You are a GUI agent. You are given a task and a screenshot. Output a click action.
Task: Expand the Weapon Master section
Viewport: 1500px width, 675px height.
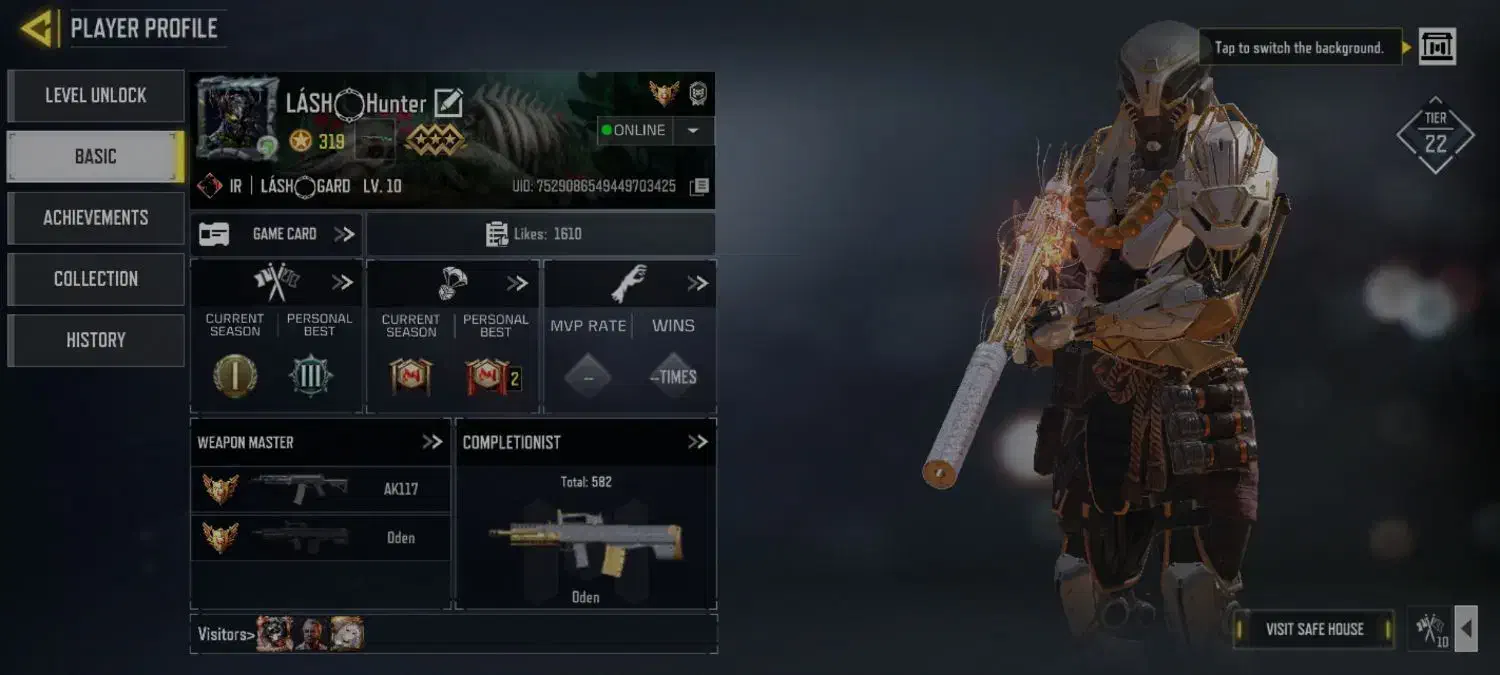coord(431,442)
